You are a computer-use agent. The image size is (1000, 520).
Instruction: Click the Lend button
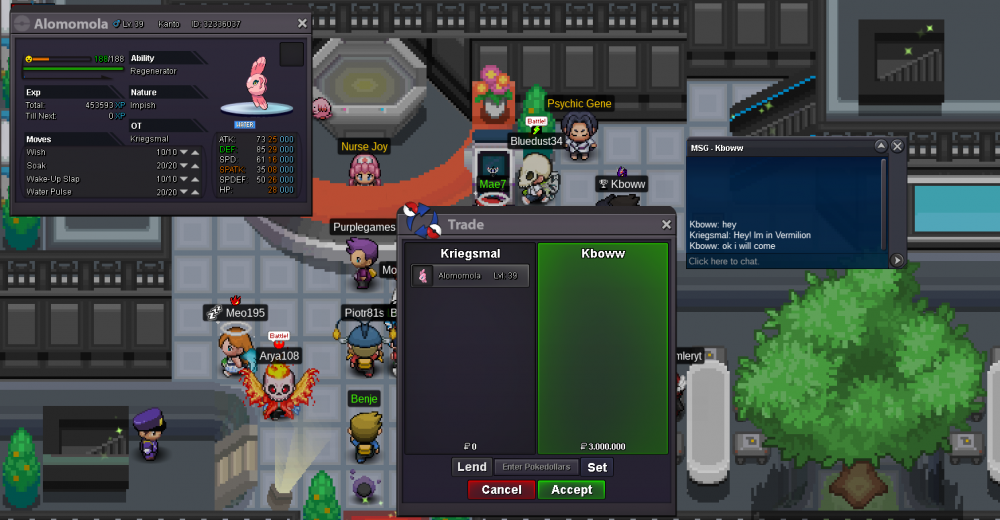(x=472, y=467)
